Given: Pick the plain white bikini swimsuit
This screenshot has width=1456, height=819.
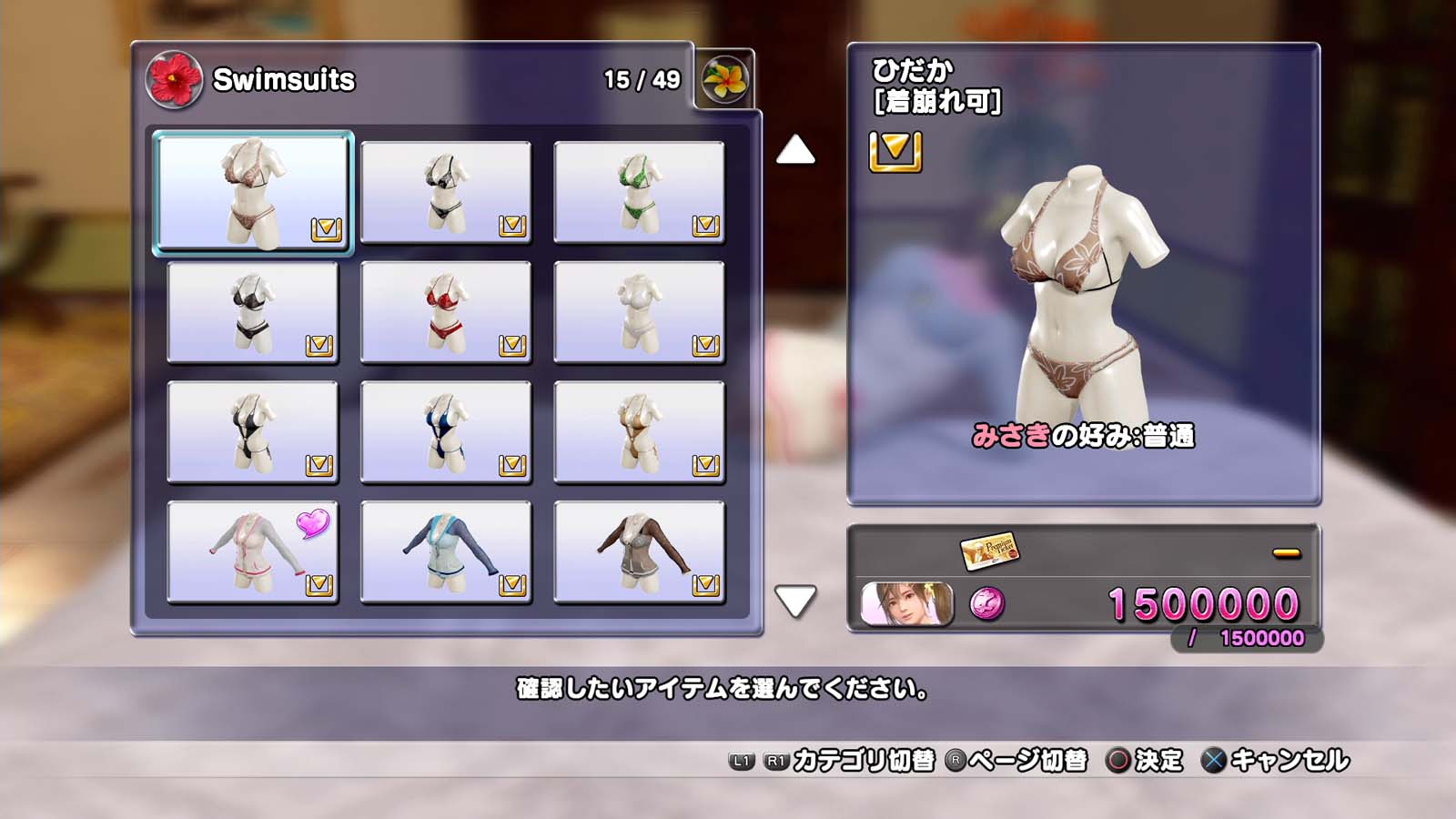Looking at the screenshot, I should click(639, 312).
